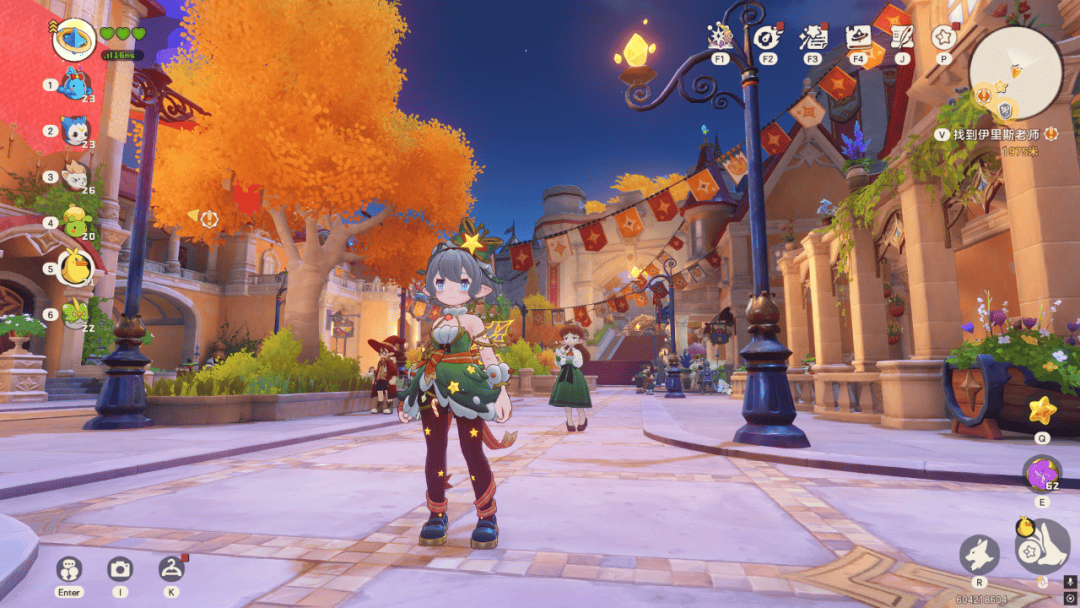This screenshot has height=608, width=1080.
Task: Select the green sprout pet in slot 4
Action: [74, 222]
